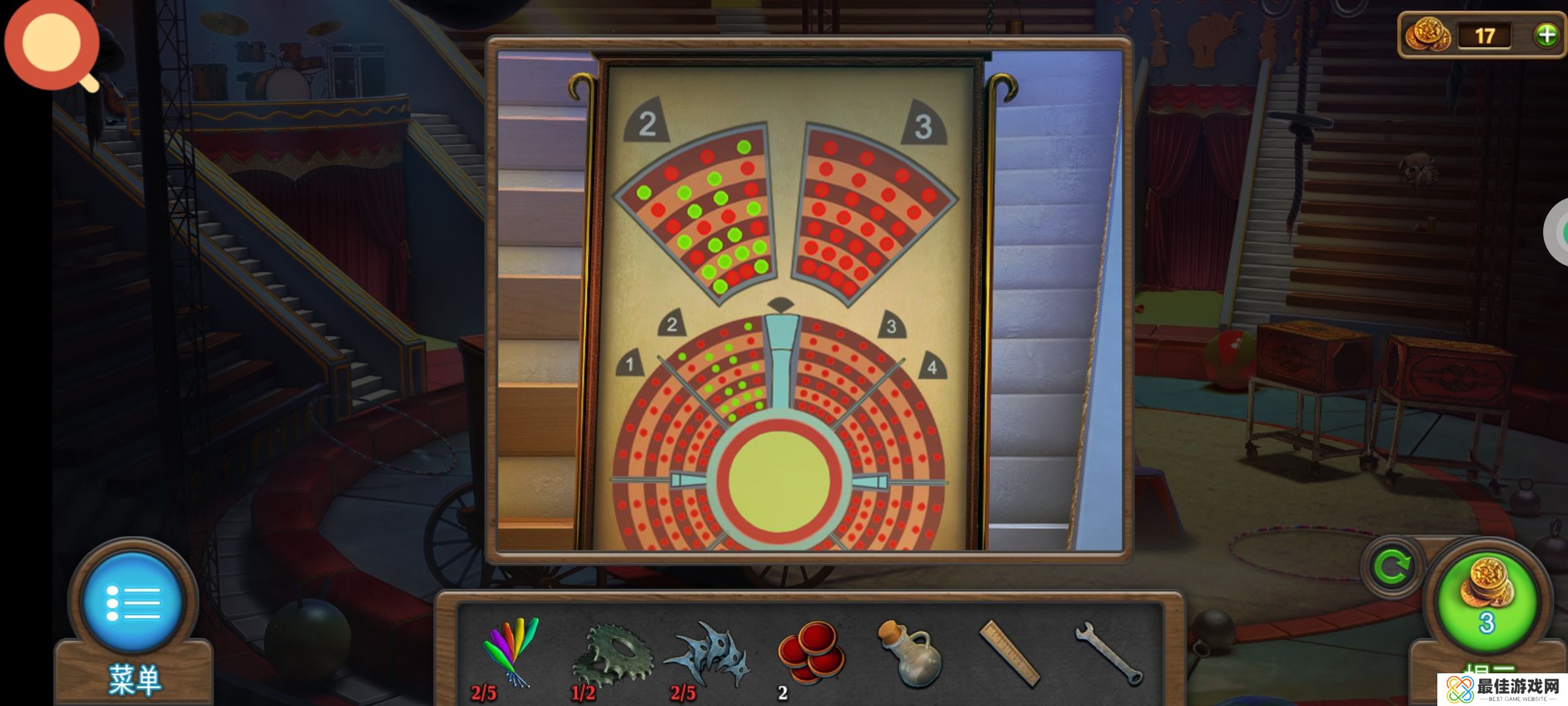Tap the green hint coin button
Viewport: 1568px width, 706px height.
[1486, 601]
